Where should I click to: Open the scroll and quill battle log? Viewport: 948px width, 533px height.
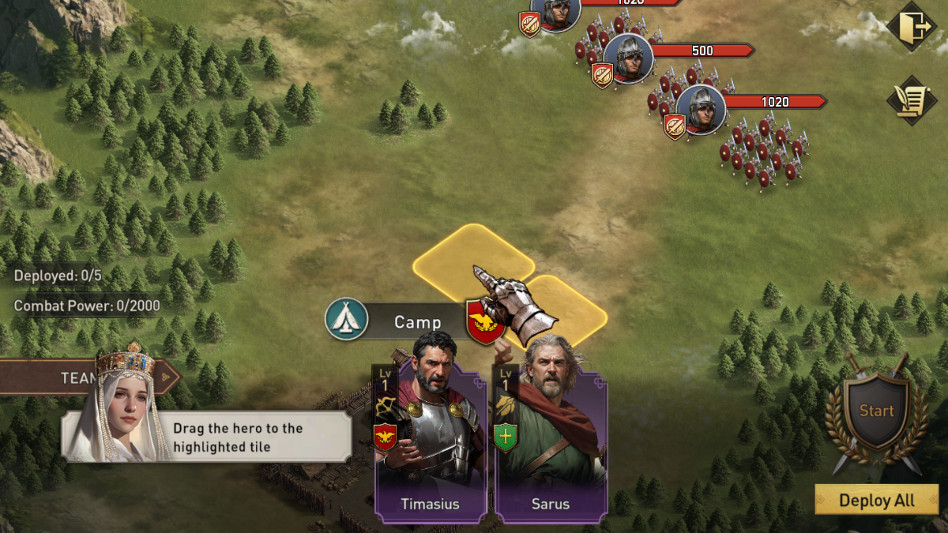point(911,100)
